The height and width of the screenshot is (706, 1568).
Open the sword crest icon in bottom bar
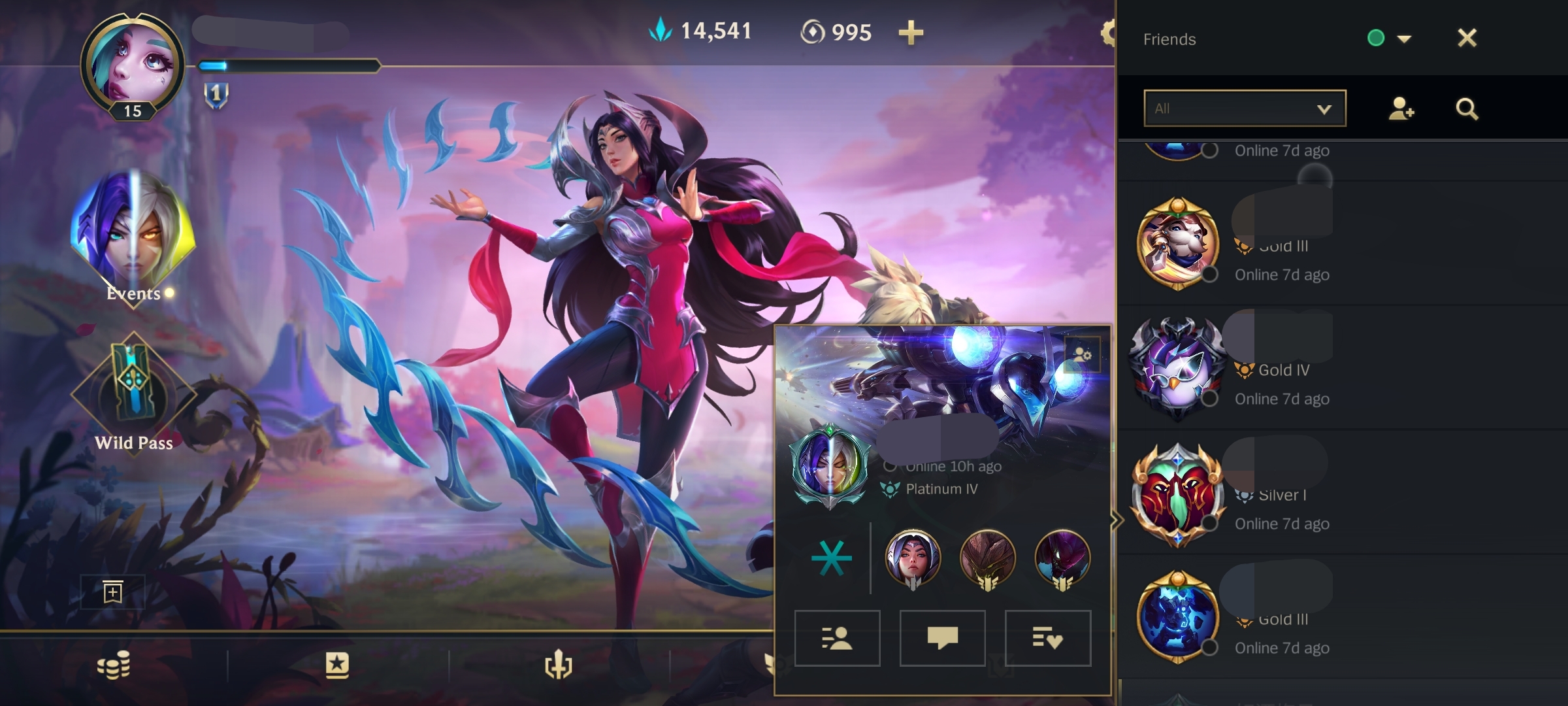(x=559, y=665)
